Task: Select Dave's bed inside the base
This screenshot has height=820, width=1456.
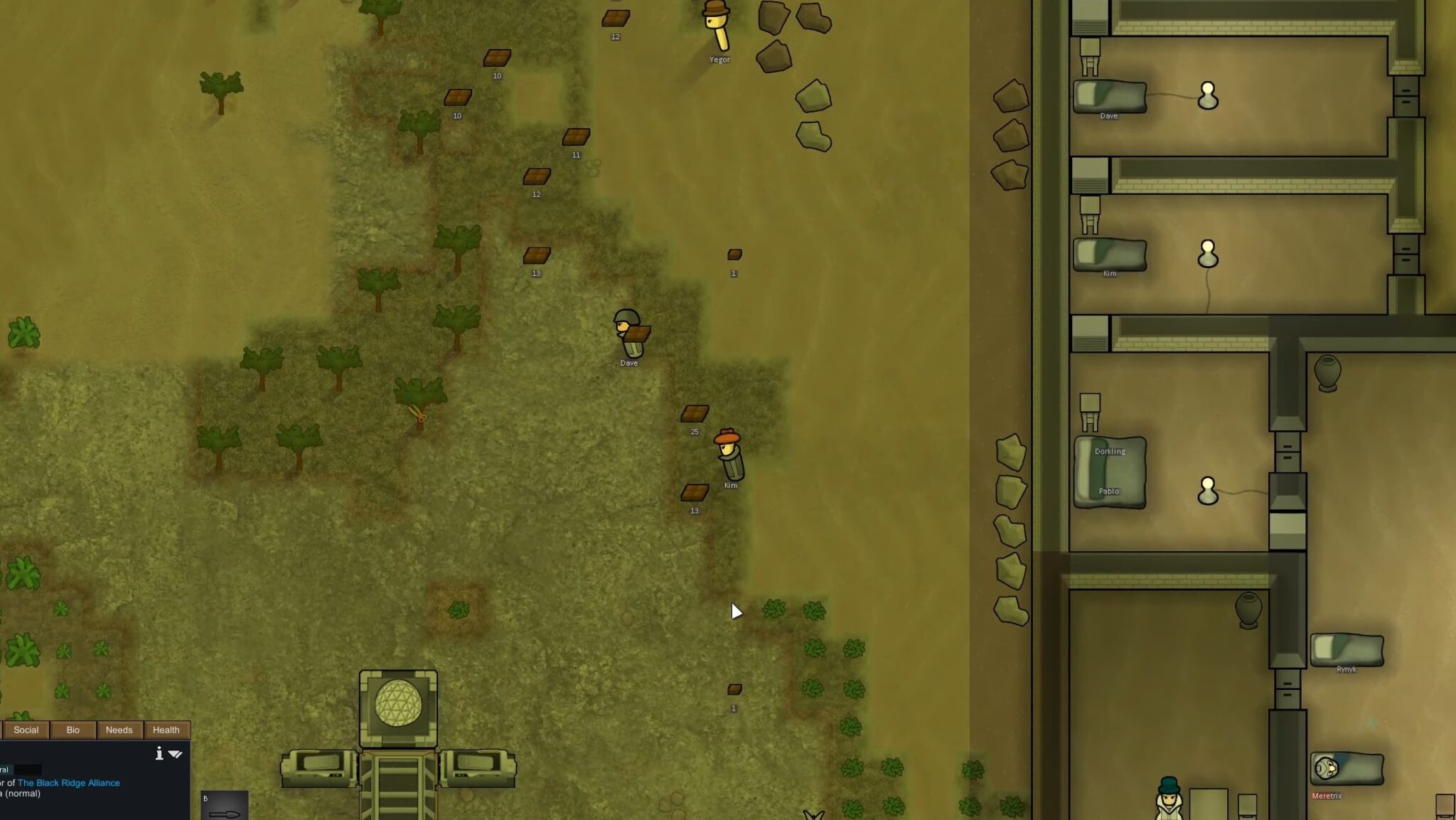Action: 1109,96
